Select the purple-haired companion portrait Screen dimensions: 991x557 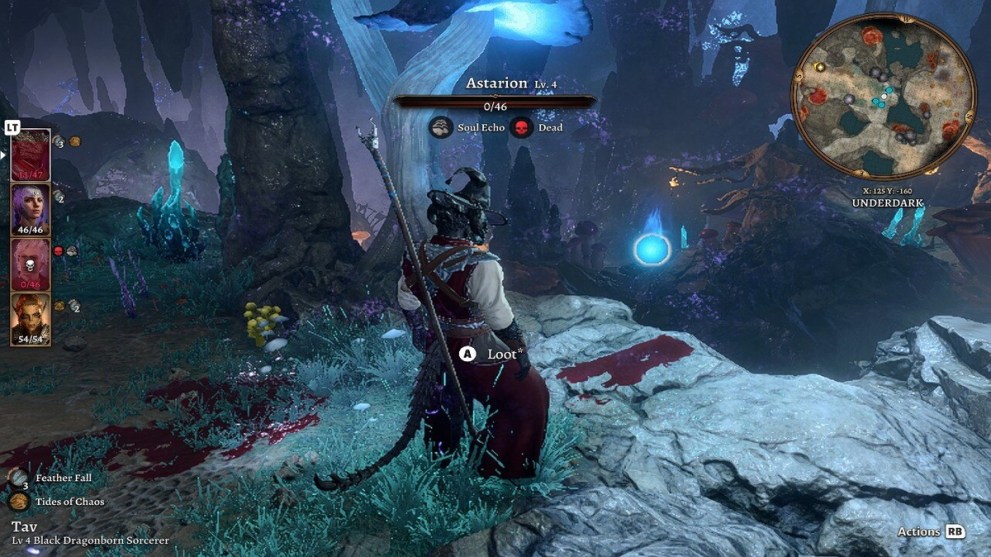pyautogui.click(x=30, y=210)
